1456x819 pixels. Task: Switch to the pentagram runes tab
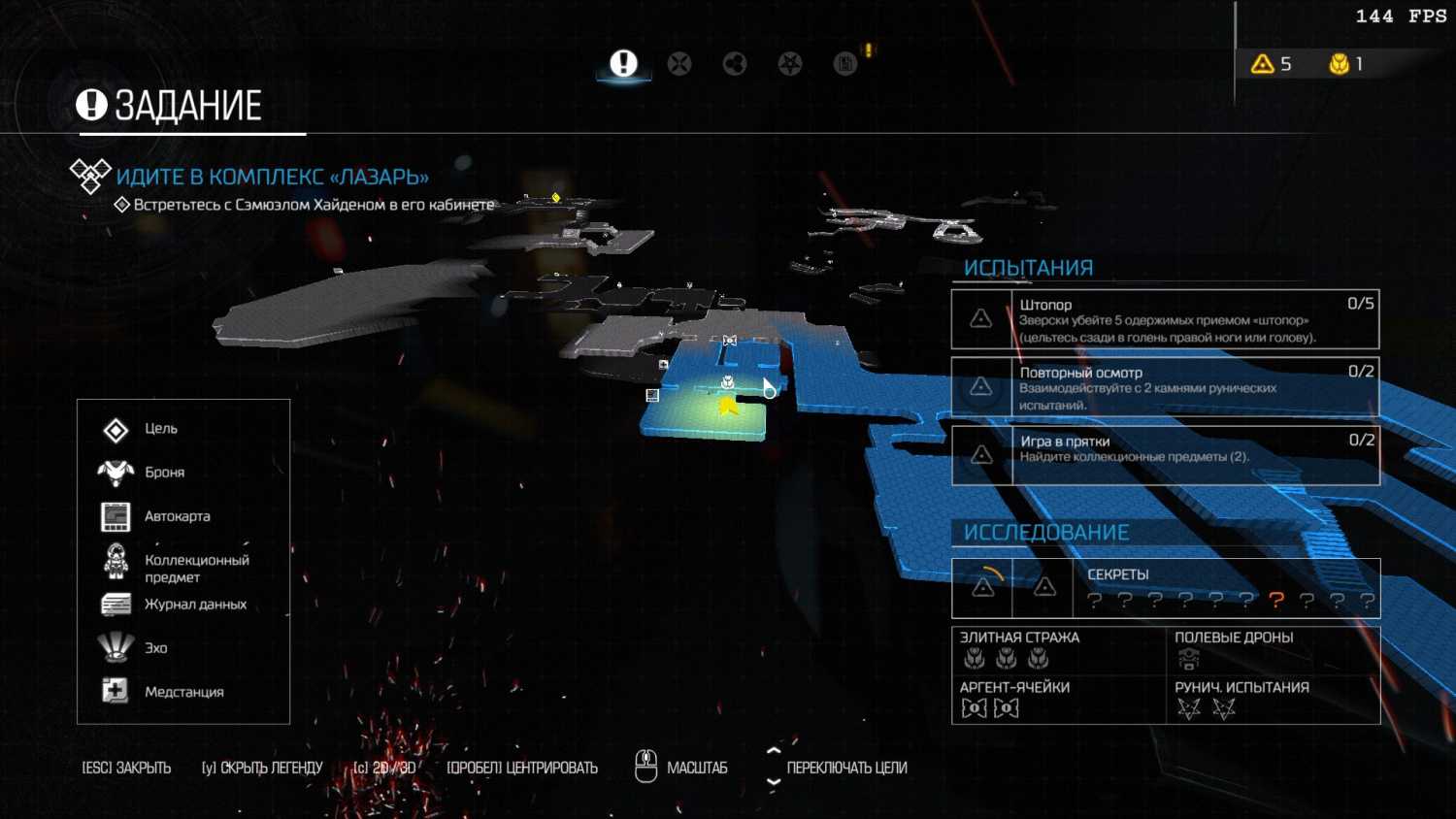(790, 64)
